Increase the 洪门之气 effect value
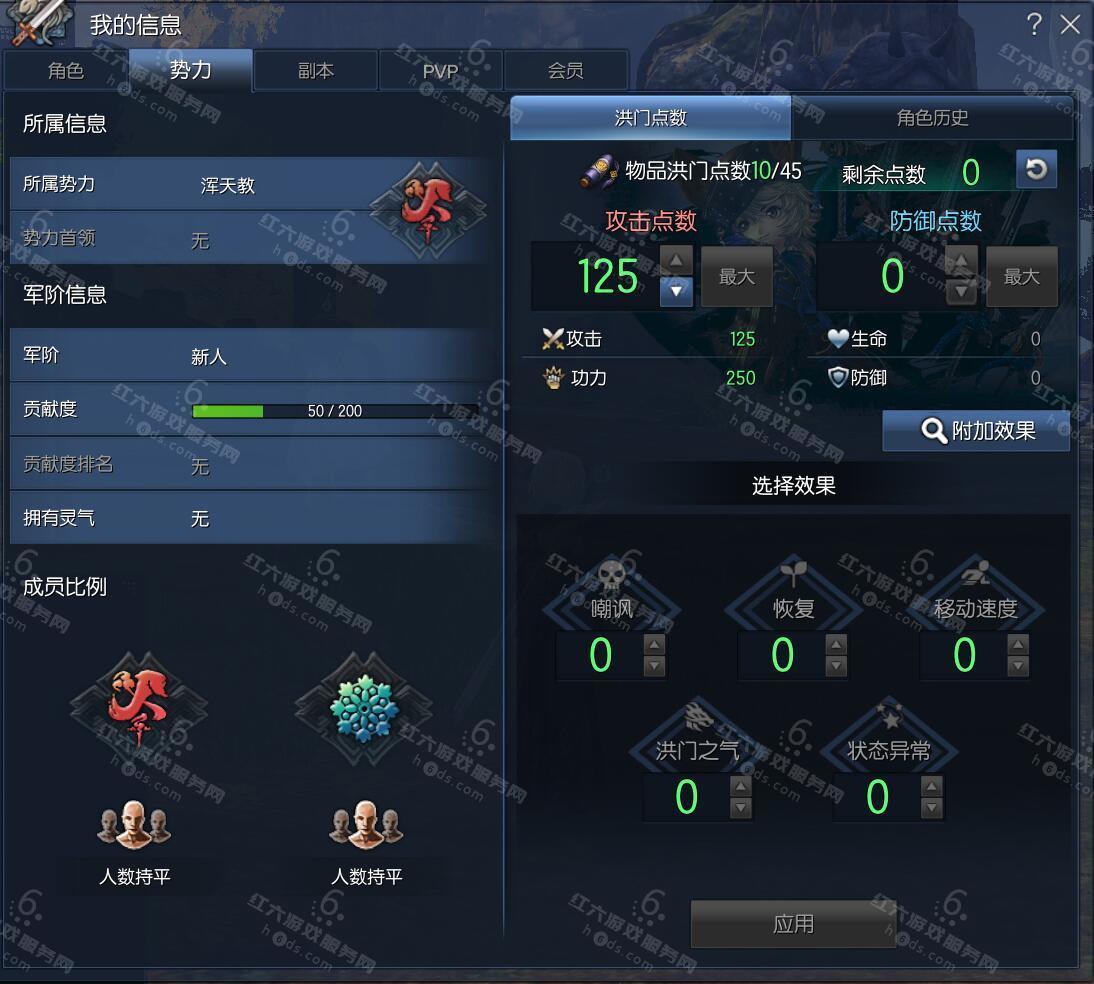 (740, 787)
